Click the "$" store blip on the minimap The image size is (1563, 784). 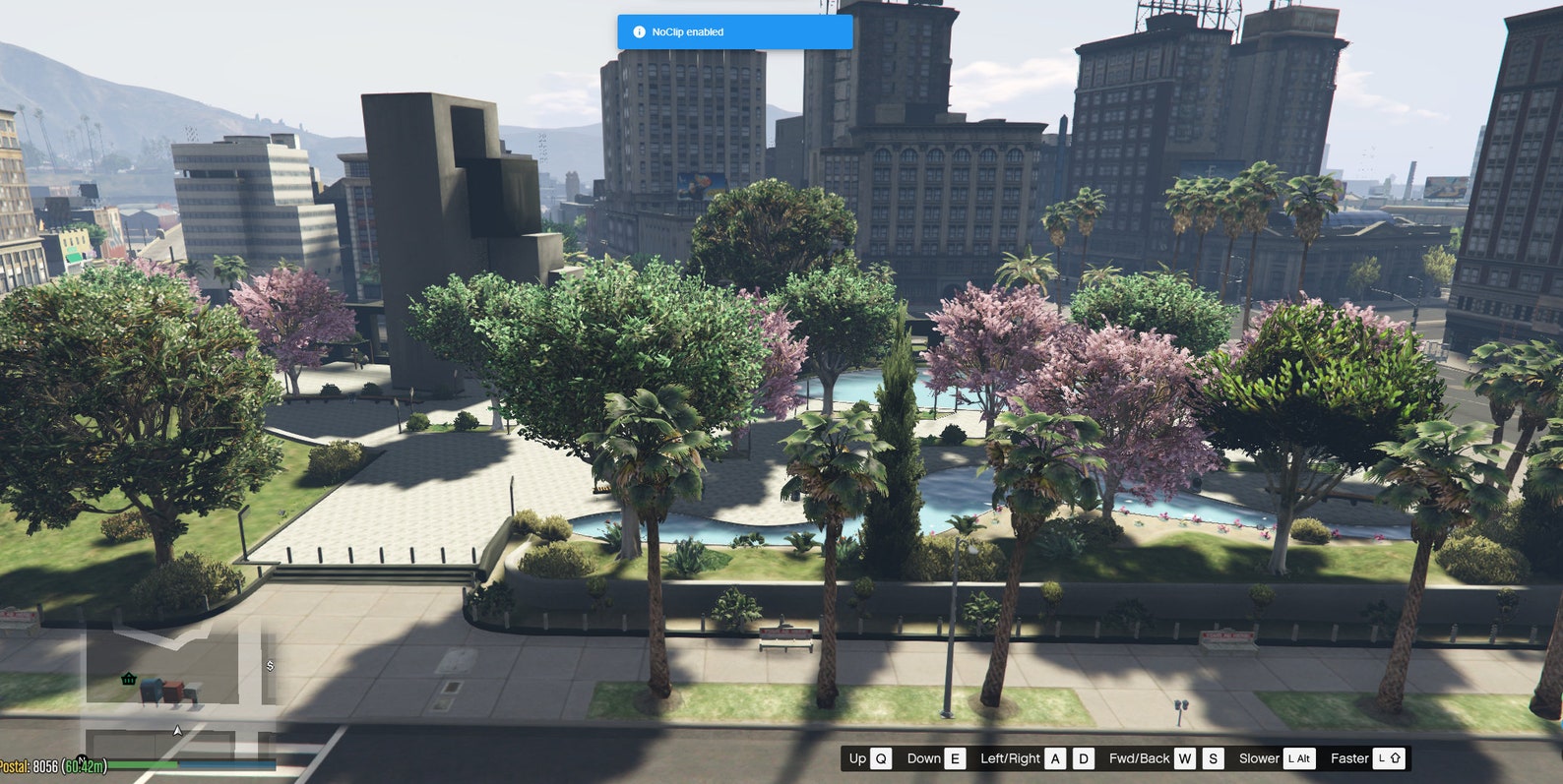[271, 666]
